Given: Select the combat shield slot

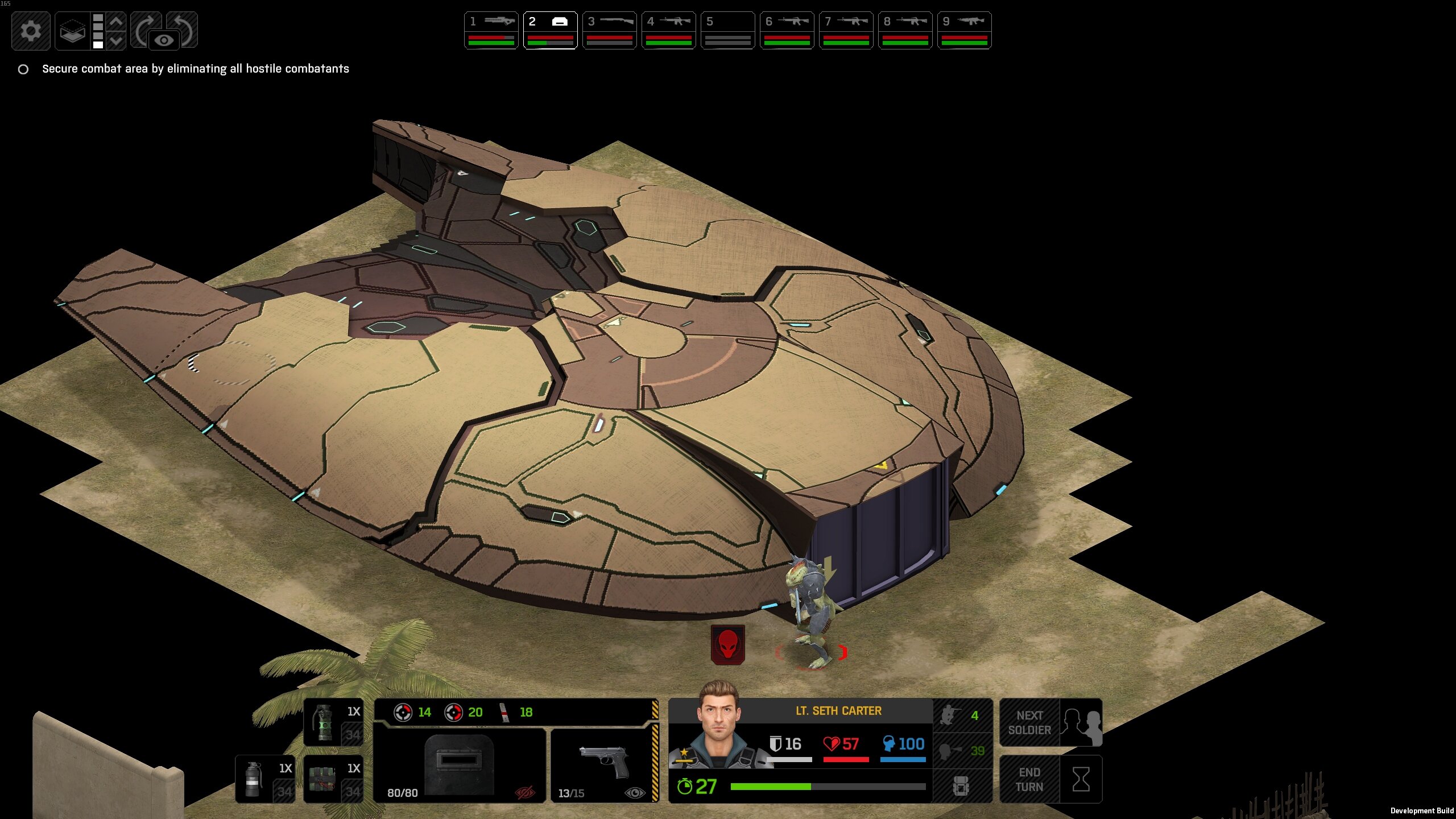Looking at the screenshot, I should (460, 764).
